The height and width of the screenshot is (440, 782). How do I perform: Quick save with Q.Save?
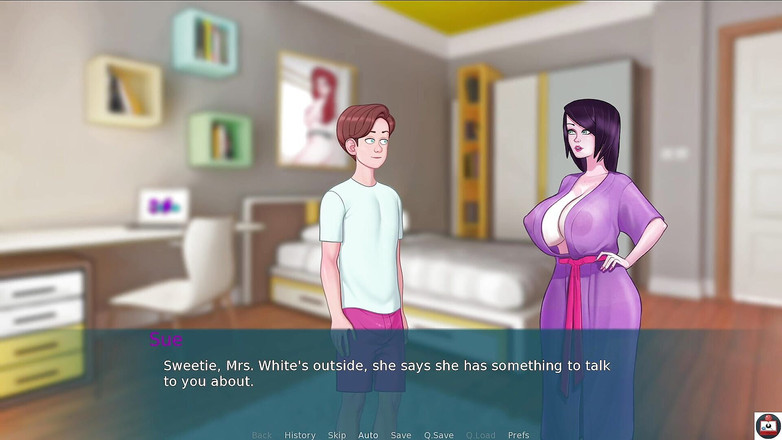pos(438,435)
